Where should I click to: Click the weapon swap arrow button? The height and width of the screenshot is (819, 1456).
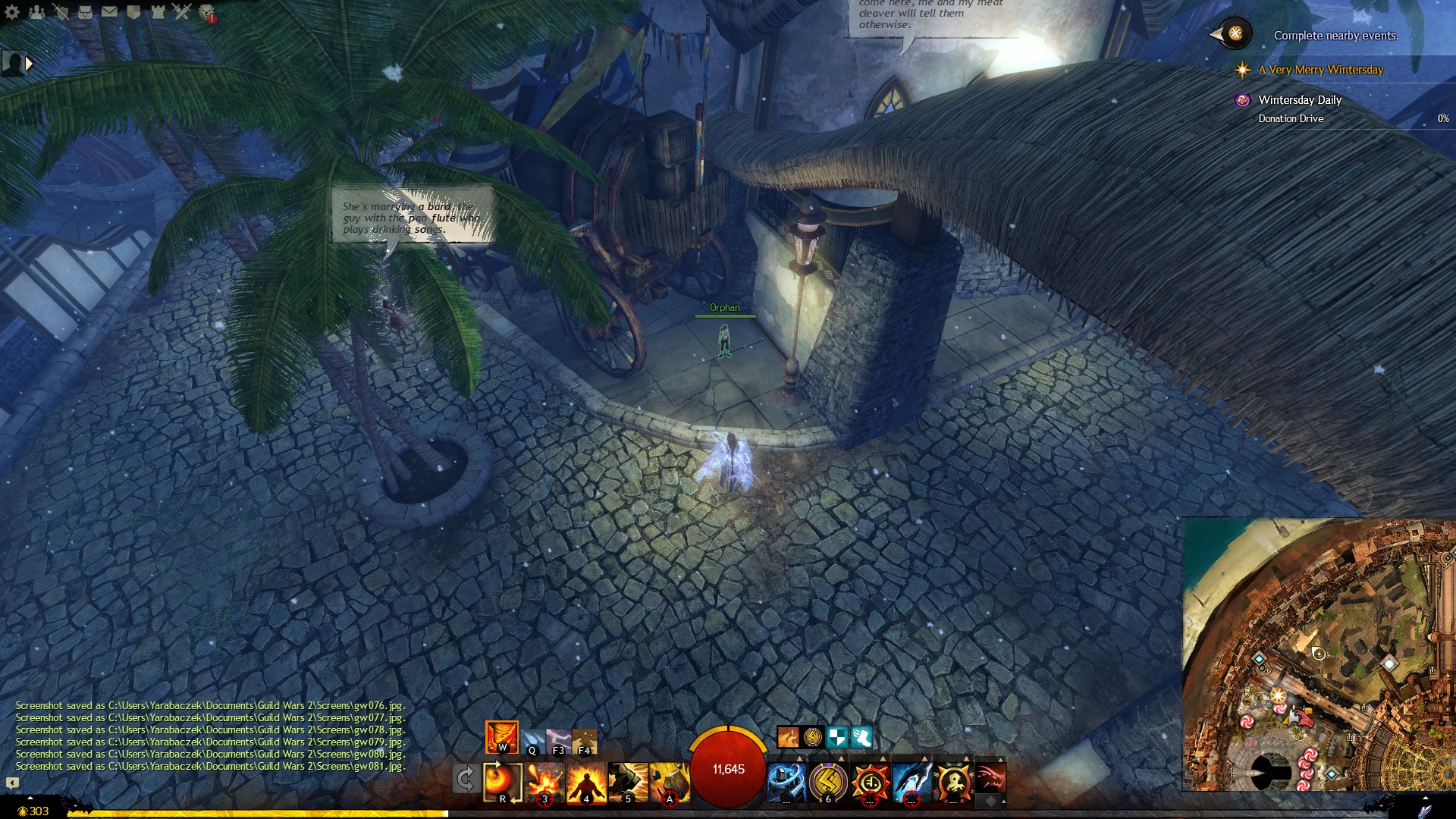(465, 779)
